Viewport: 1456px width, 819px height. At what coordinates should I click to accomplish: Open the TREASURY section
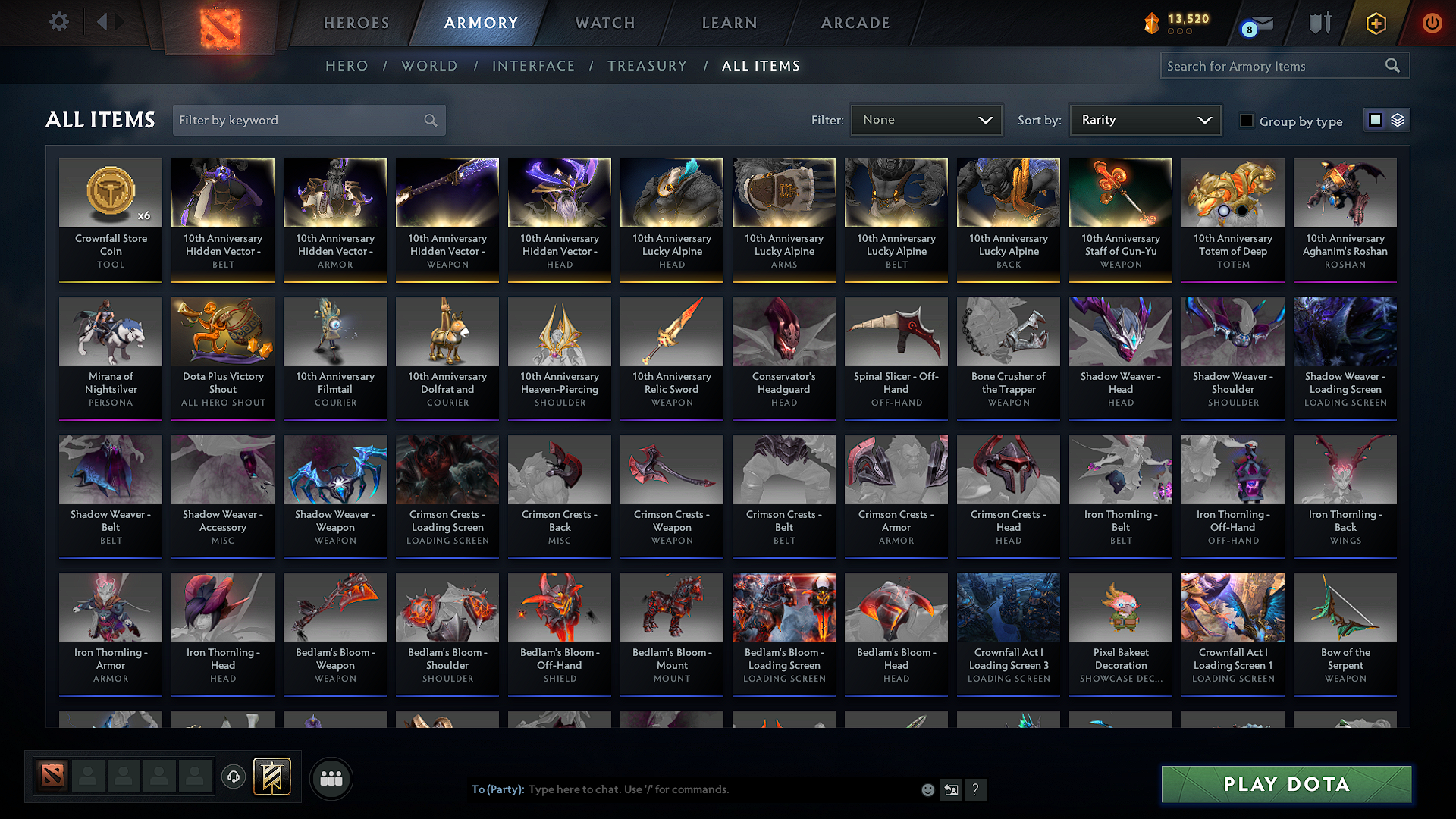coord(647,66)
